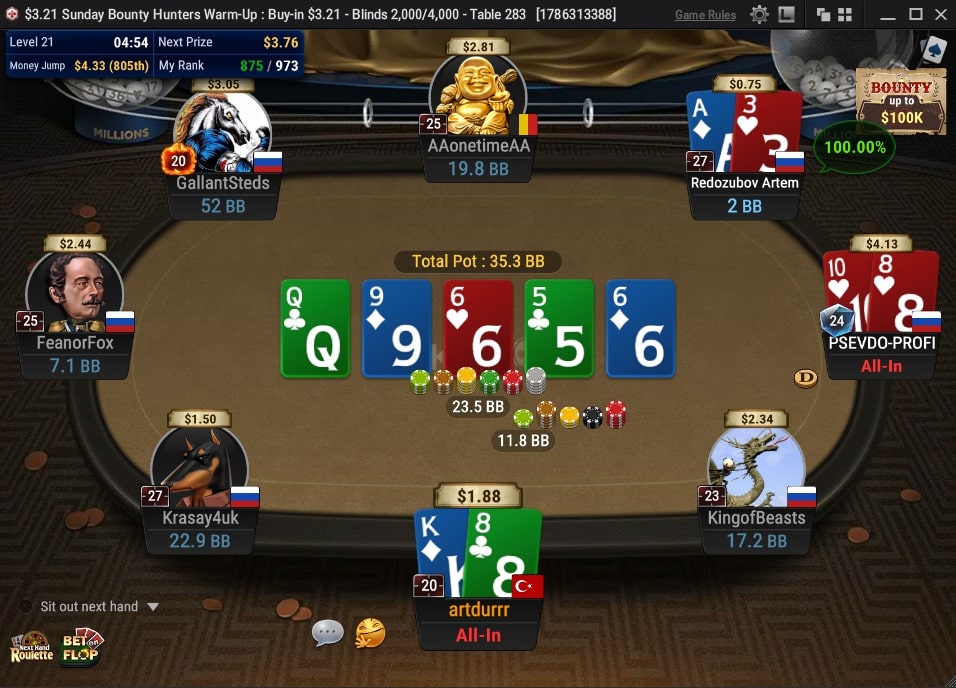
Task: Cascade the table windows
Action: click(823, 15)
